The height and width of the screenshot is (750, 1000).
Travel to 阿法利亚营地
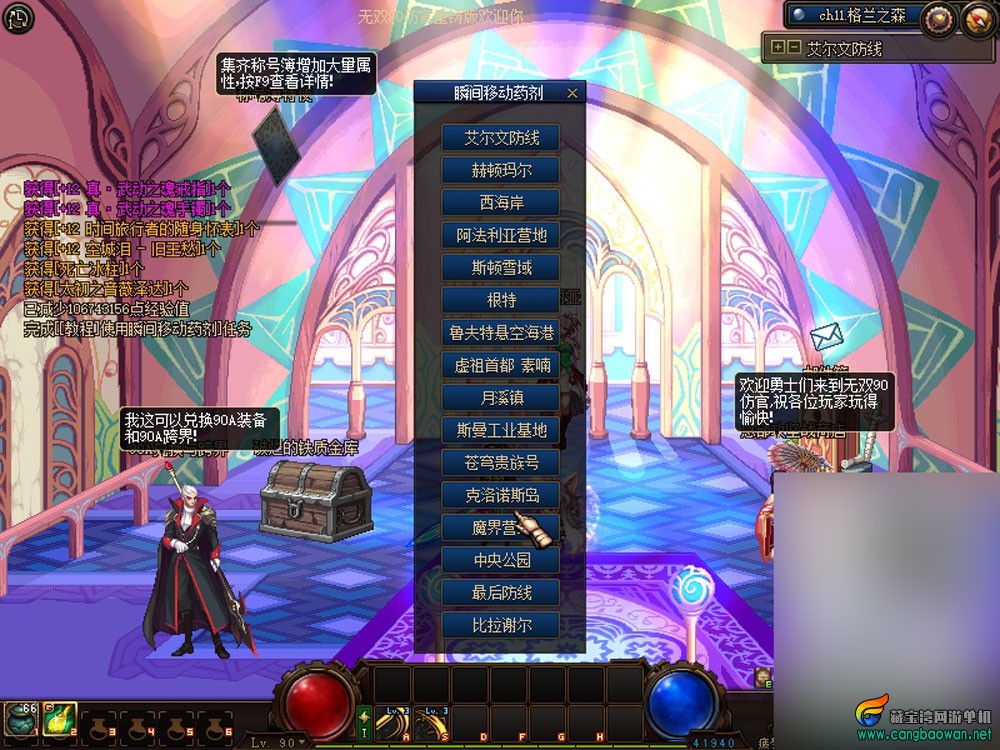500,236
